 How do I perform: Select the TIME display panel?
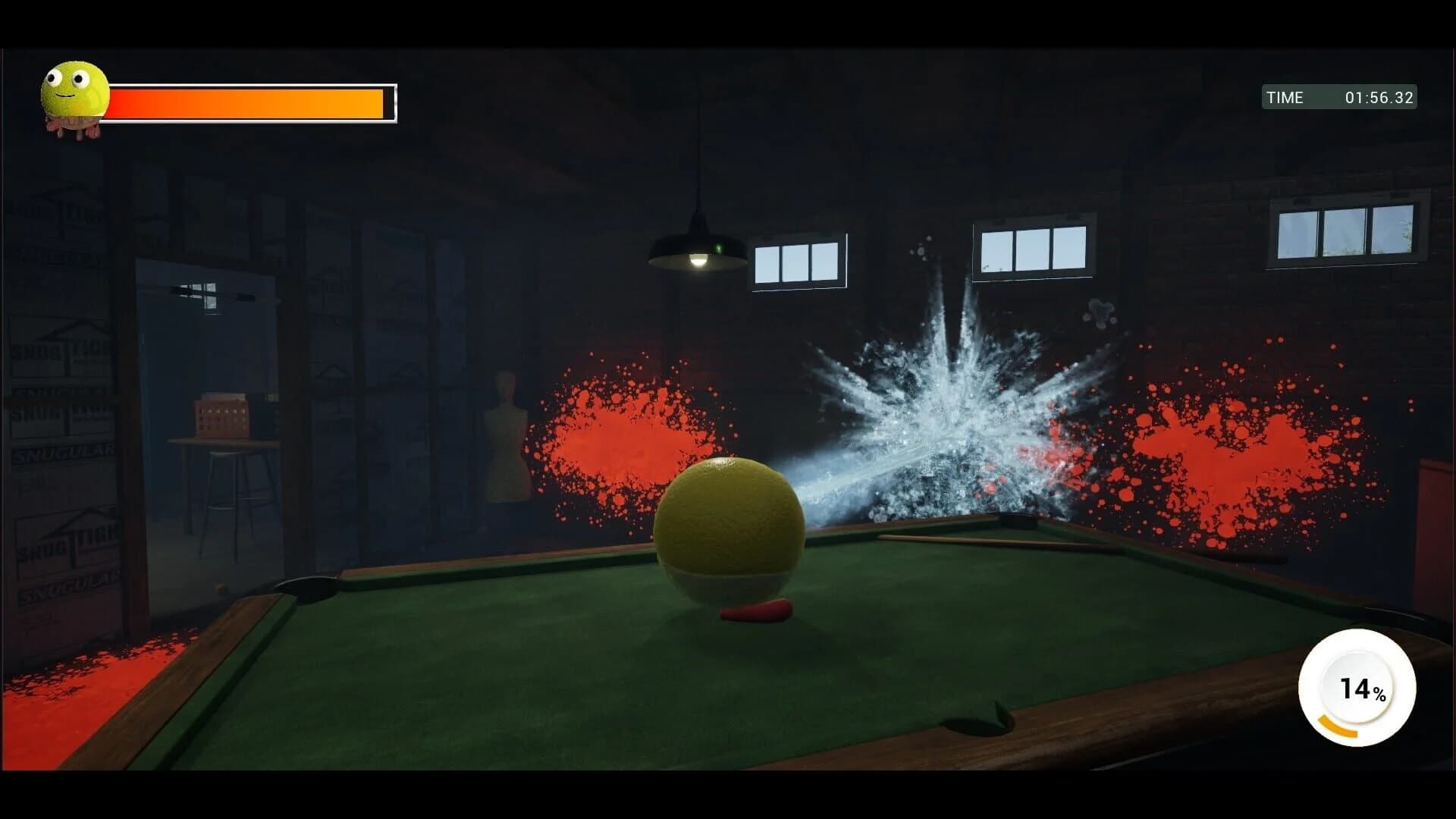[1338, 97]
